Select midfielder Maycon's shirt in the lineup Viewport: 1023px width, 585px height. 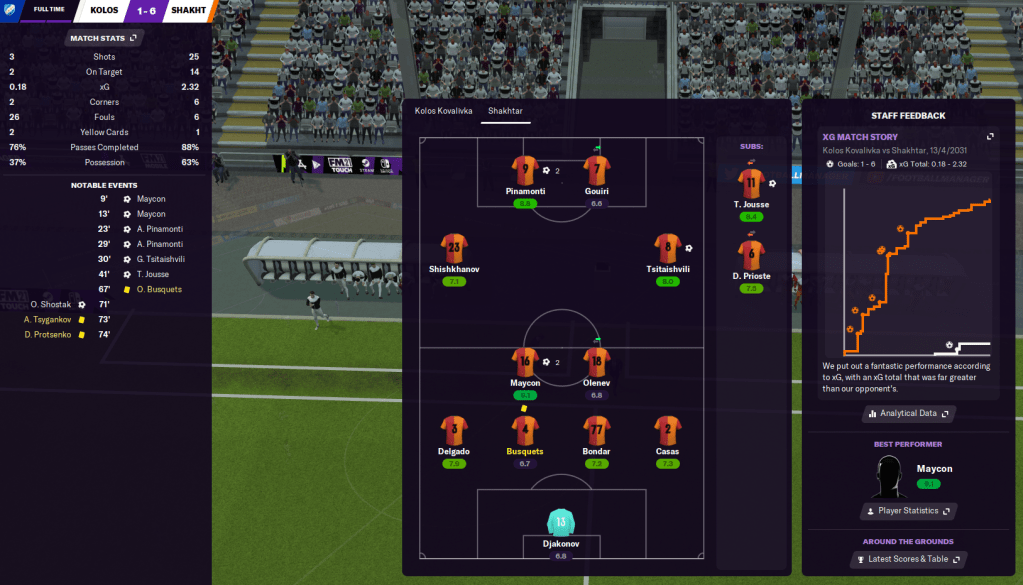pos(524,363)
